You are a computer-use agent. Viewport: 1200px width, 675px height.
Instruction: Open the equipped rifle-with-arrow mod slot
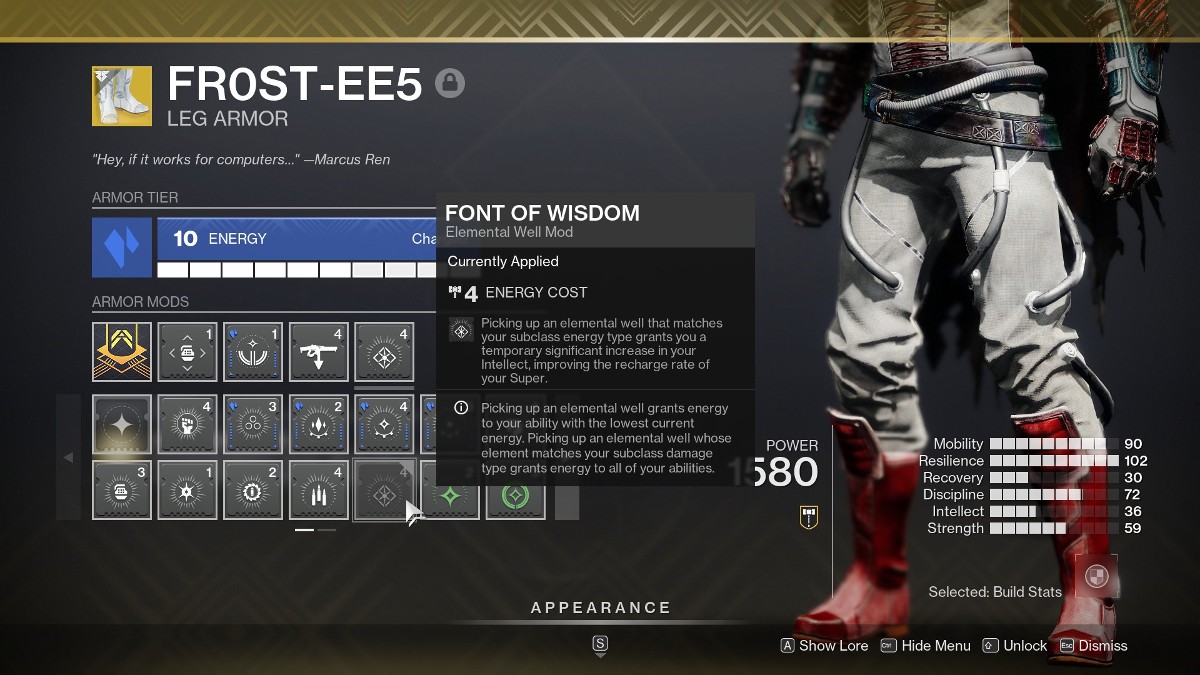point(319,351)
